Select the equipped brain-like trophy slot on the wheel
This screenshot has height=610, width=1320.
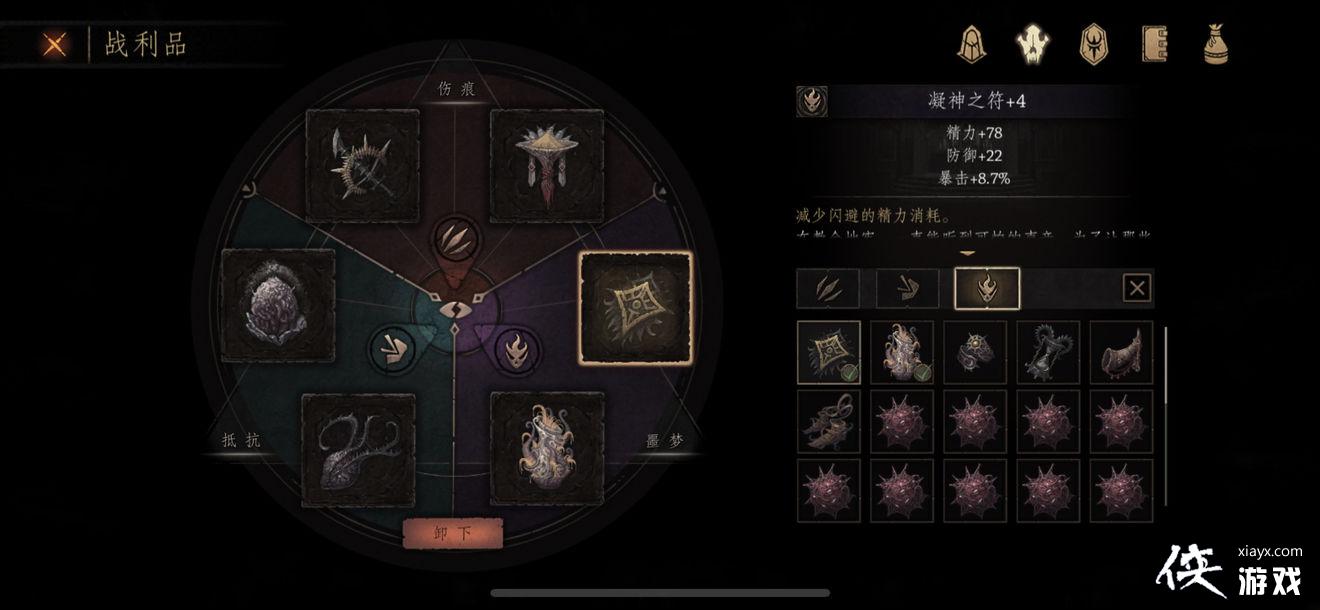(278, 306)
